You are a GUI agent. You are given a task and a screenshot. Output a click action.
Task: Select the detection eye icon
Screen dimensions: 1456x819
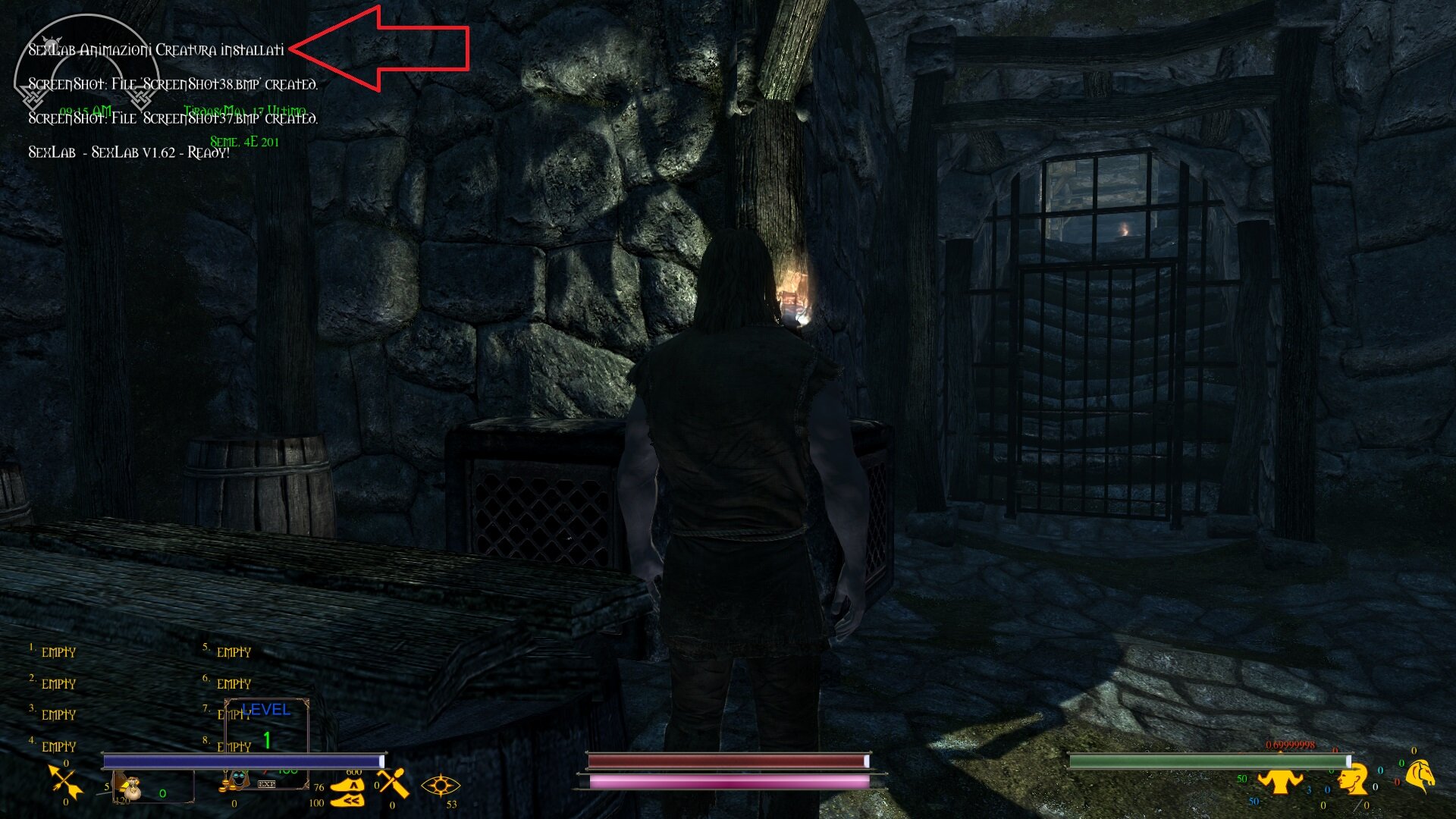441,786
